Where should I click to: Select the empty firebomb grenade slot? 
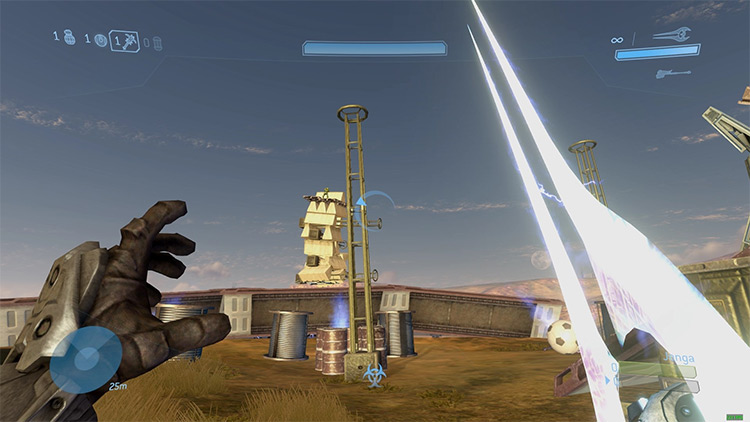[157, 43]
